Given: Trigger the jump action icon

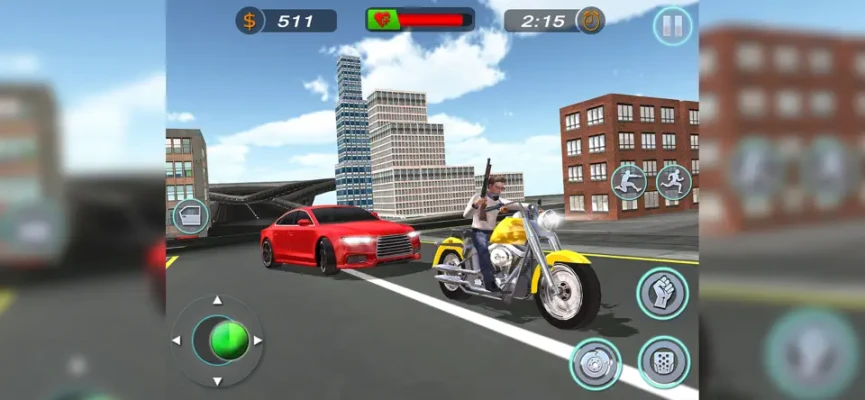Looking at the screenshot, I should coord(628,182).
